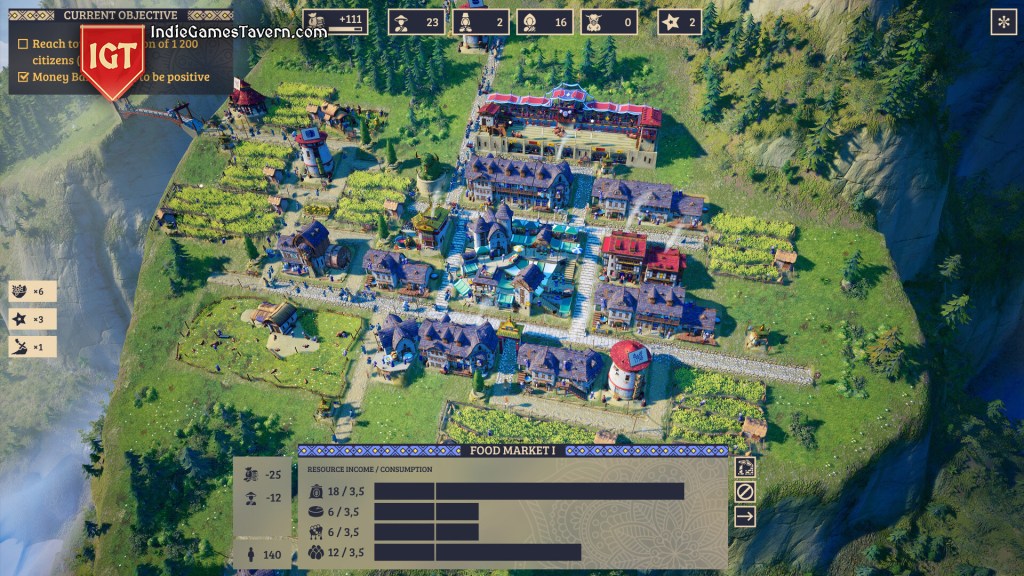
Task: Click the money balance +111 panel
Action: tap(335, 22)
